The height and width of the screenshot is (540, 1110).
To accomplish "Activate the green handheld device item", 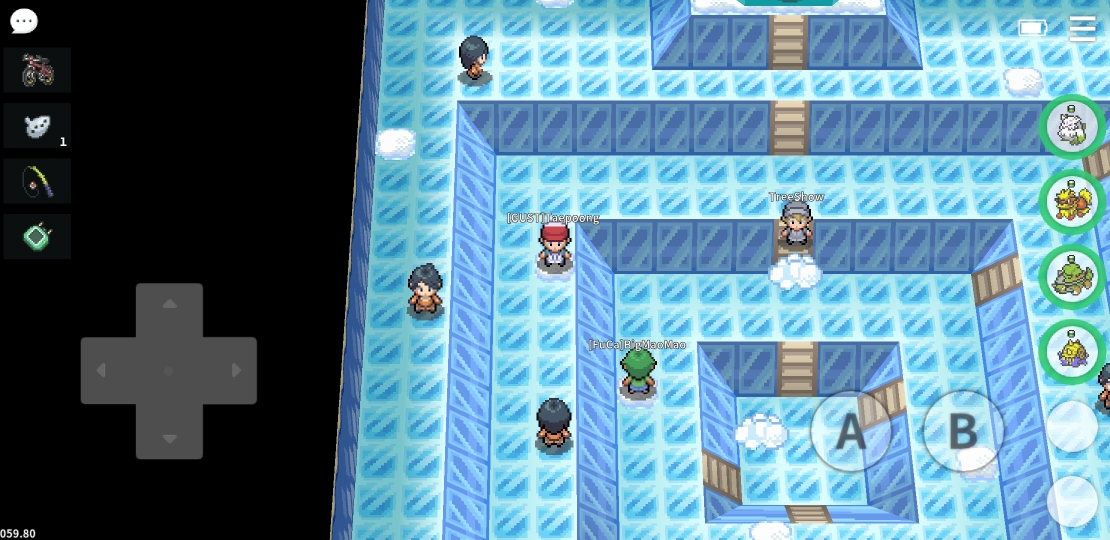I will pyautogui.click(x=37, y=237).
